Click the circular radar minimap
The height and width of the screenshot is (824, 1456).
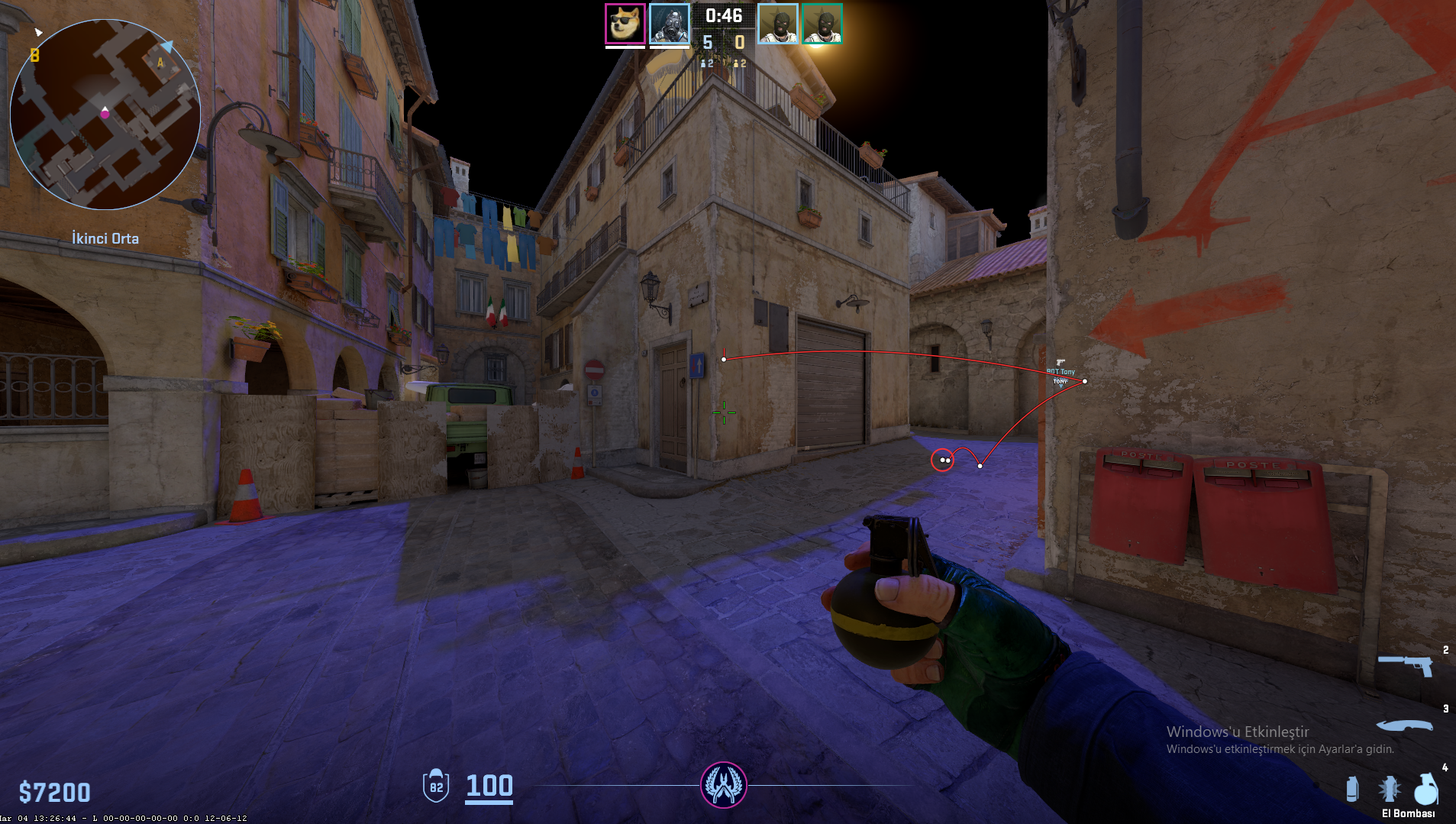pyautogui.click(x=105, y=115)
